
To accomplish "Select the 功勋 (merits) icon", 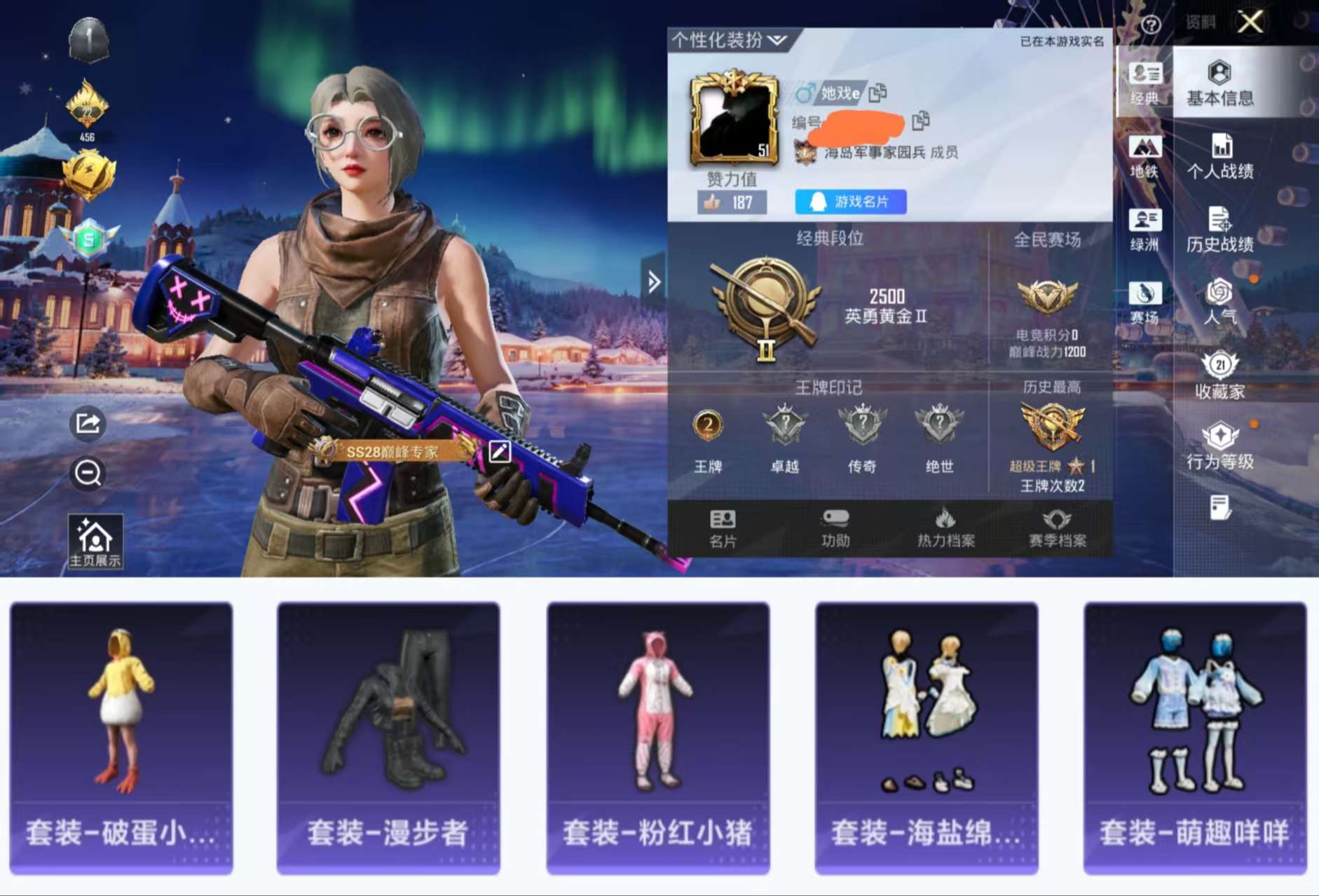I will click(837, 528).
